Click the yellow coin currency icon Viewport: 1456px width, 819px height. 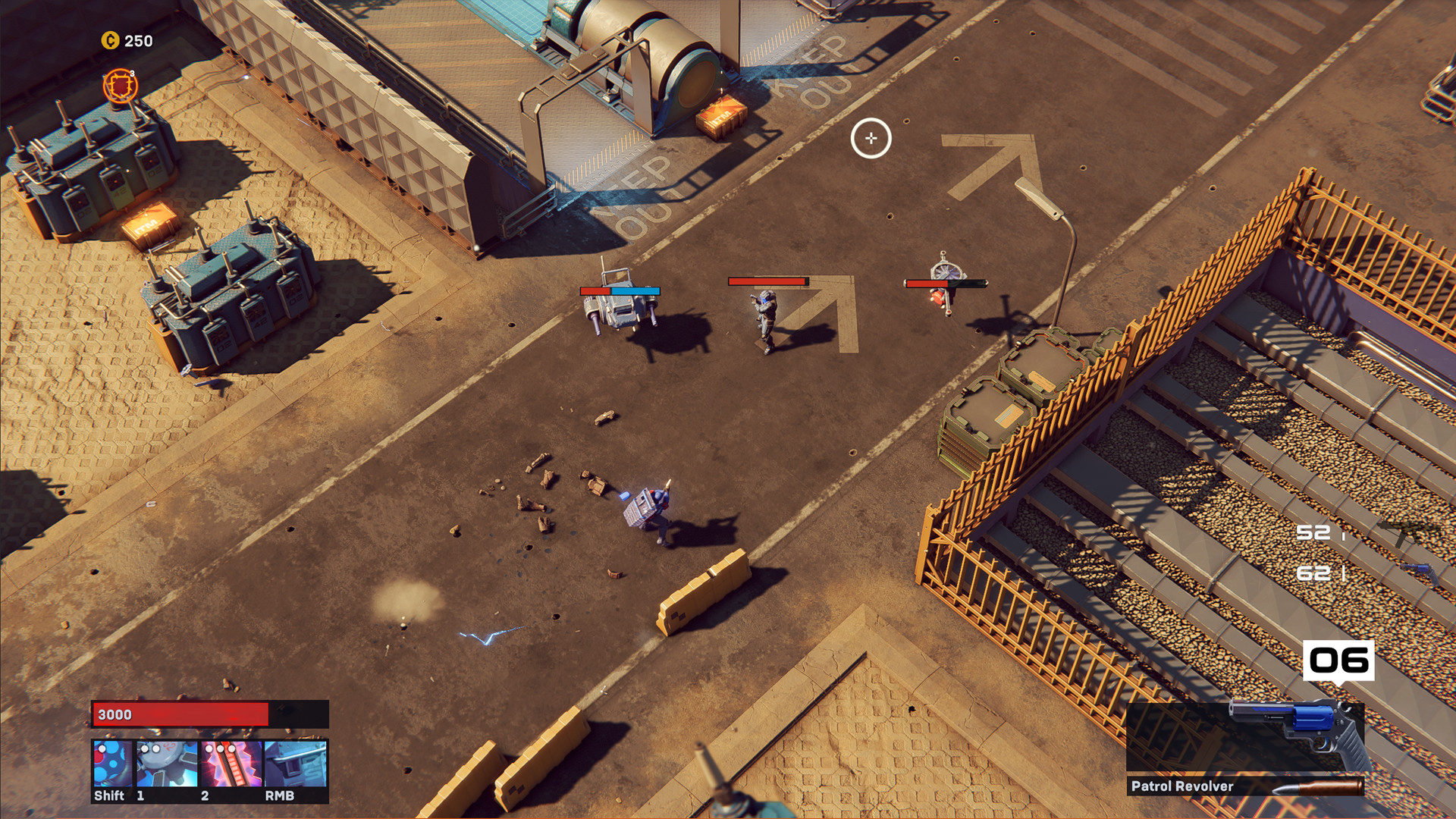coord(110,41)
